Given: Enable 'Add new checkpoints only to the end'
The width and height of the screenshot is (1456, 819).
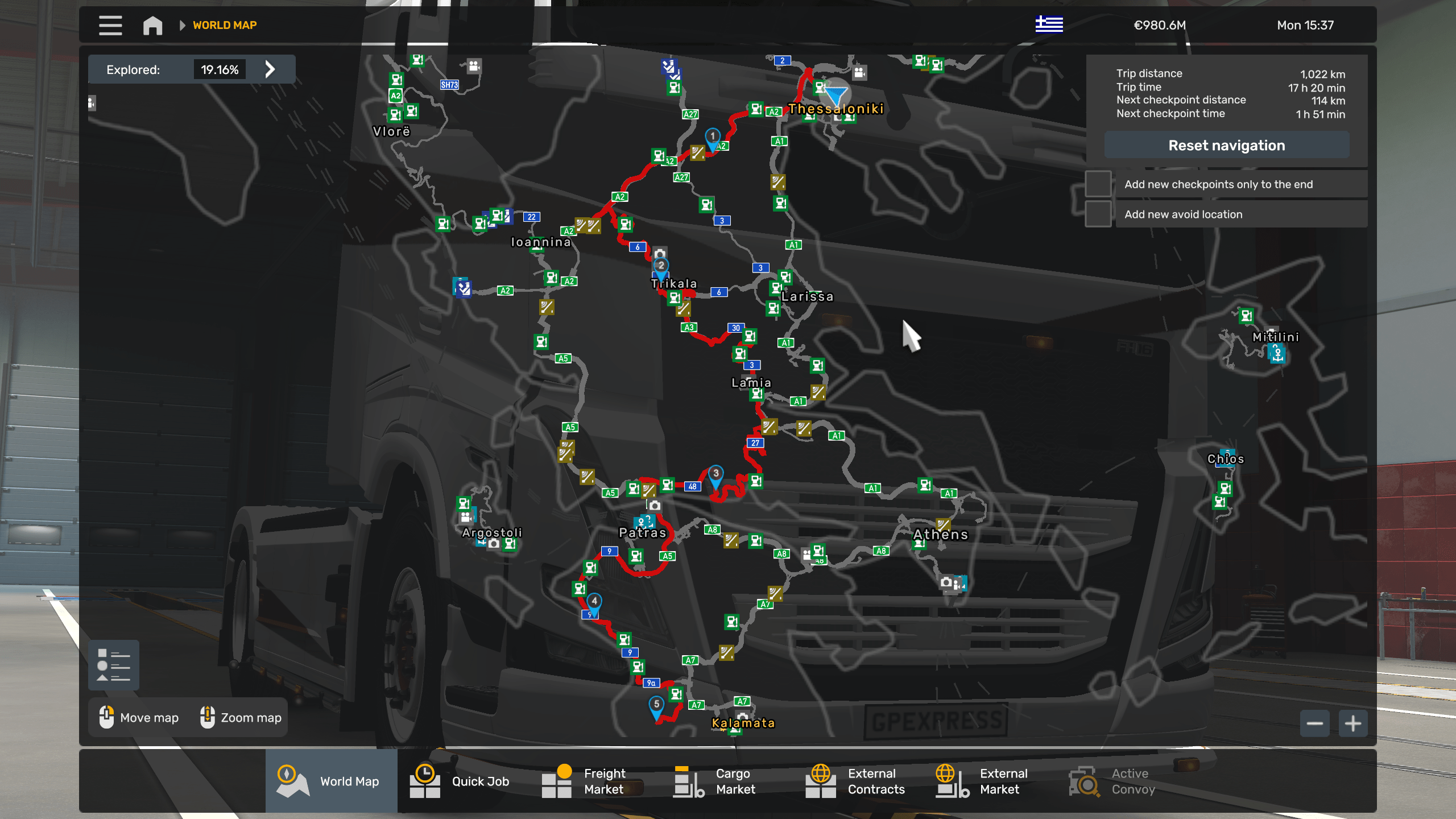Looking at the screenshot, I should pyautogui.click(x=1099, y=184).
